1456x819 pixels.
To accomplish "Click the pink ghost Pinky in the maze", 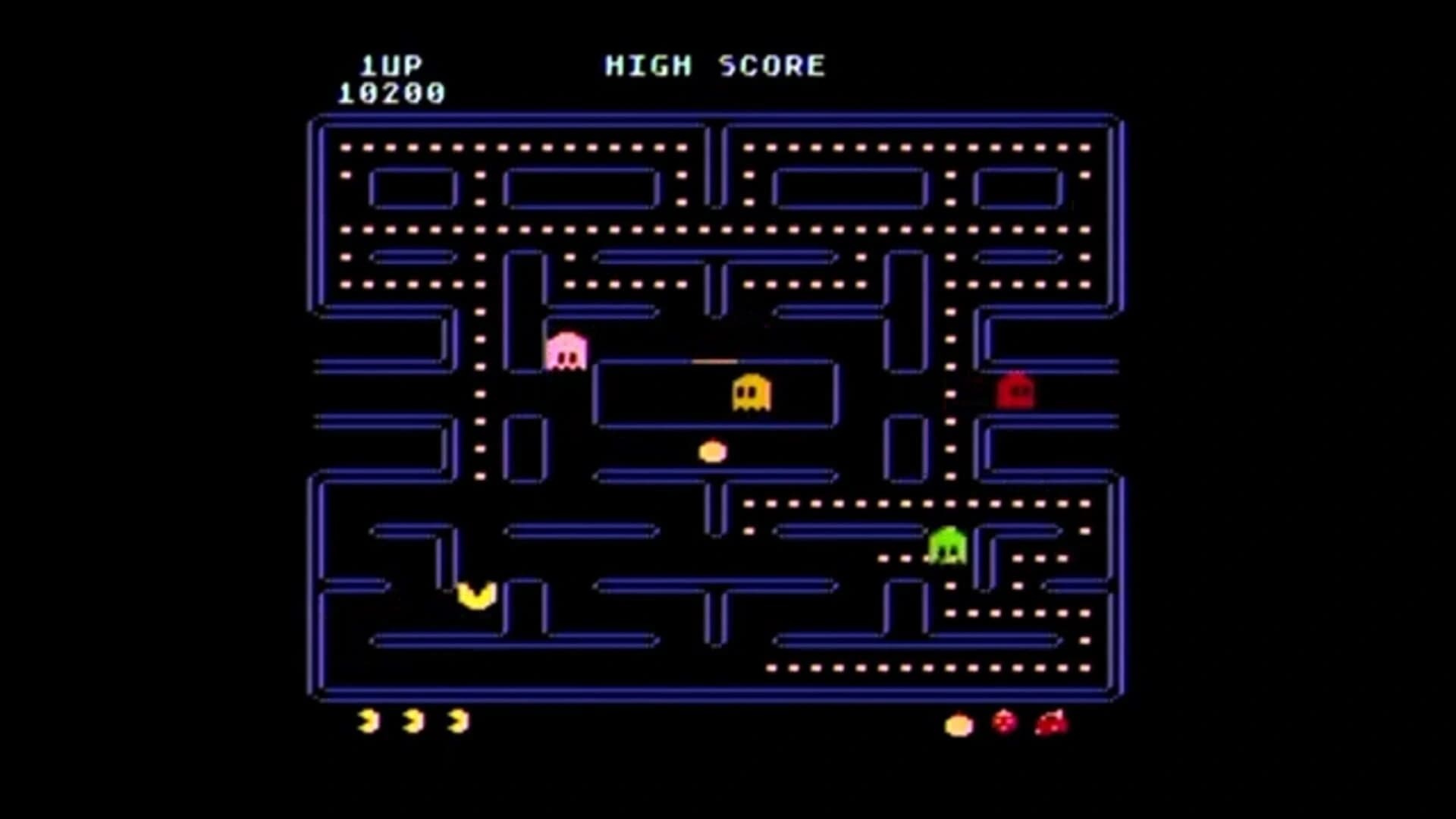I will point(566,351).
